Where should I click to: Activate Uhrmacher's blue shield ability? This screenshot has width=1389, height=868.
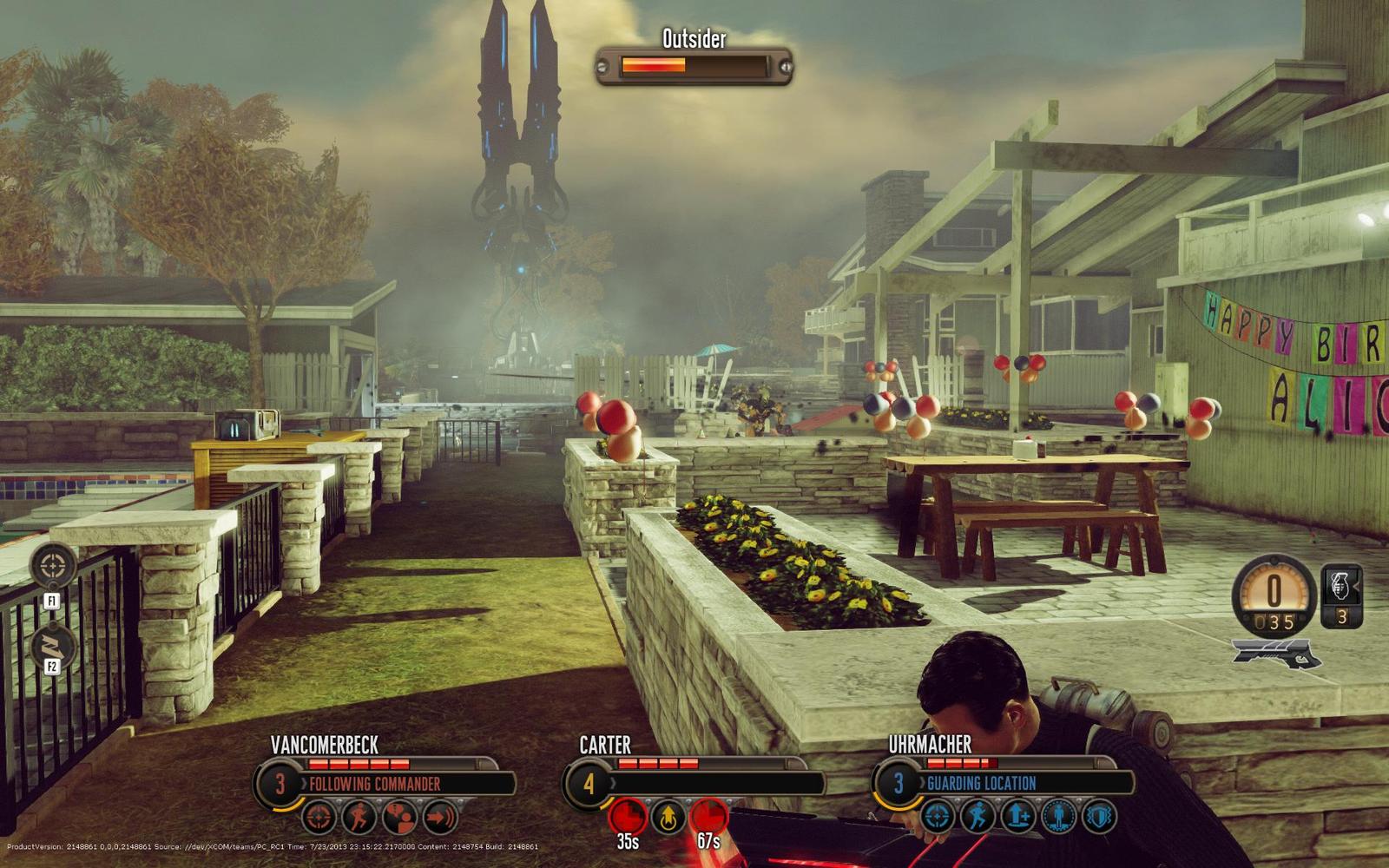[x=1098, y=817]
